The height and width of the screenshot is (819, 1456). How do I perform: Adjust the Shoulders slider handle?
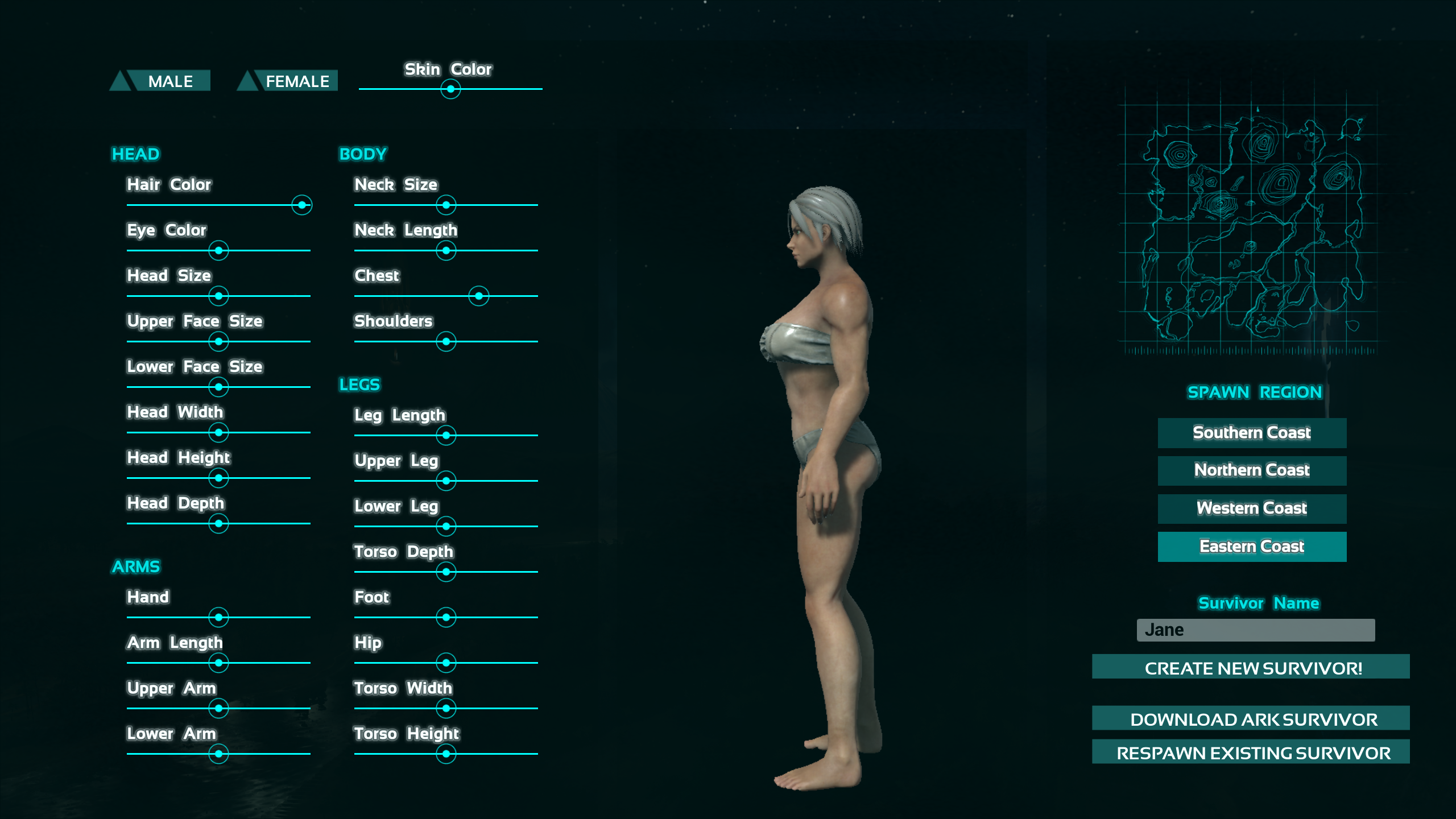coord(446,342)
